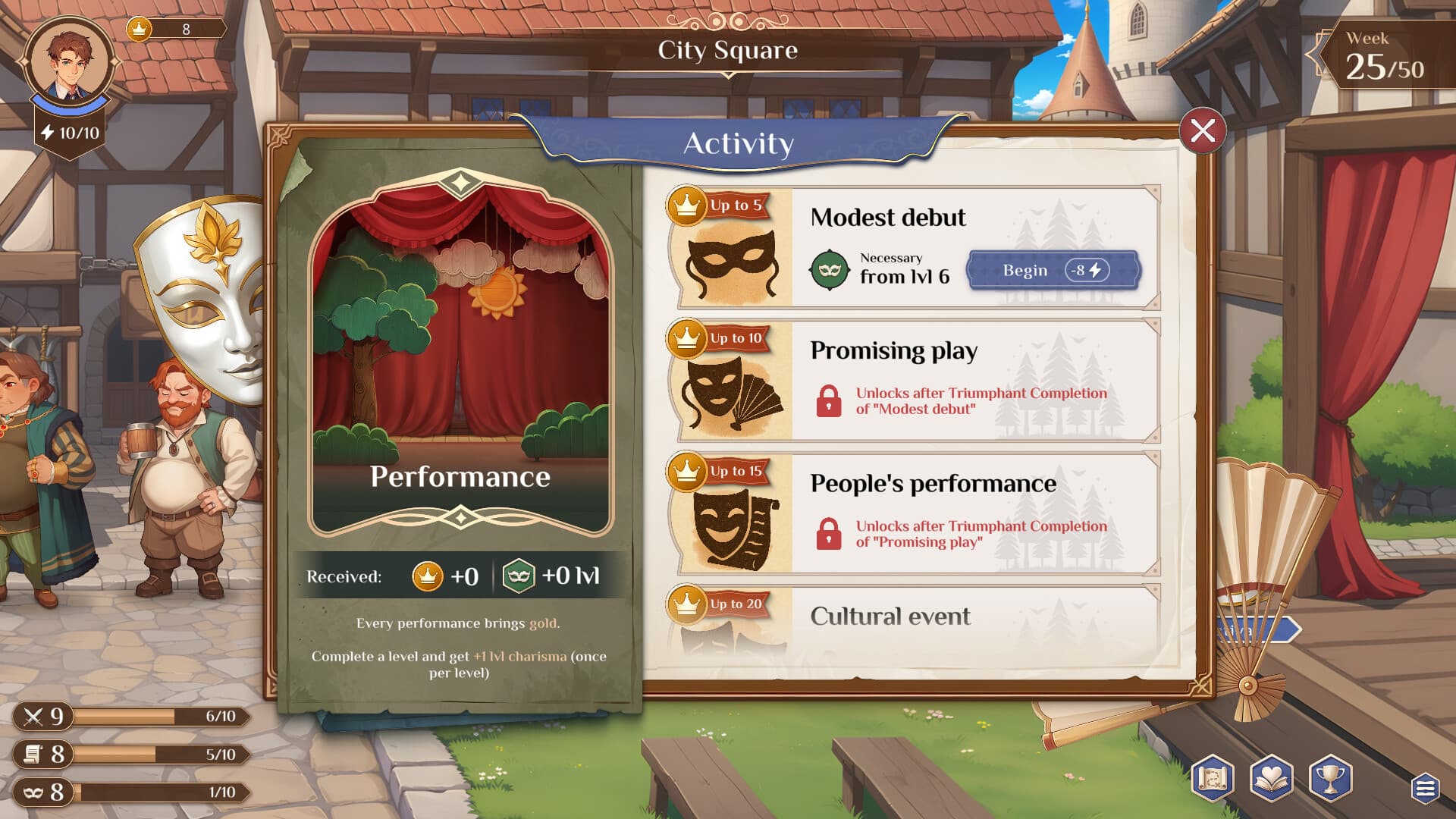Image resolution: width=1456 pixels, height=819 pixels.
Task: Open the trophy achievements icon
Action: pyautogui.click(x=1330, y=779)
